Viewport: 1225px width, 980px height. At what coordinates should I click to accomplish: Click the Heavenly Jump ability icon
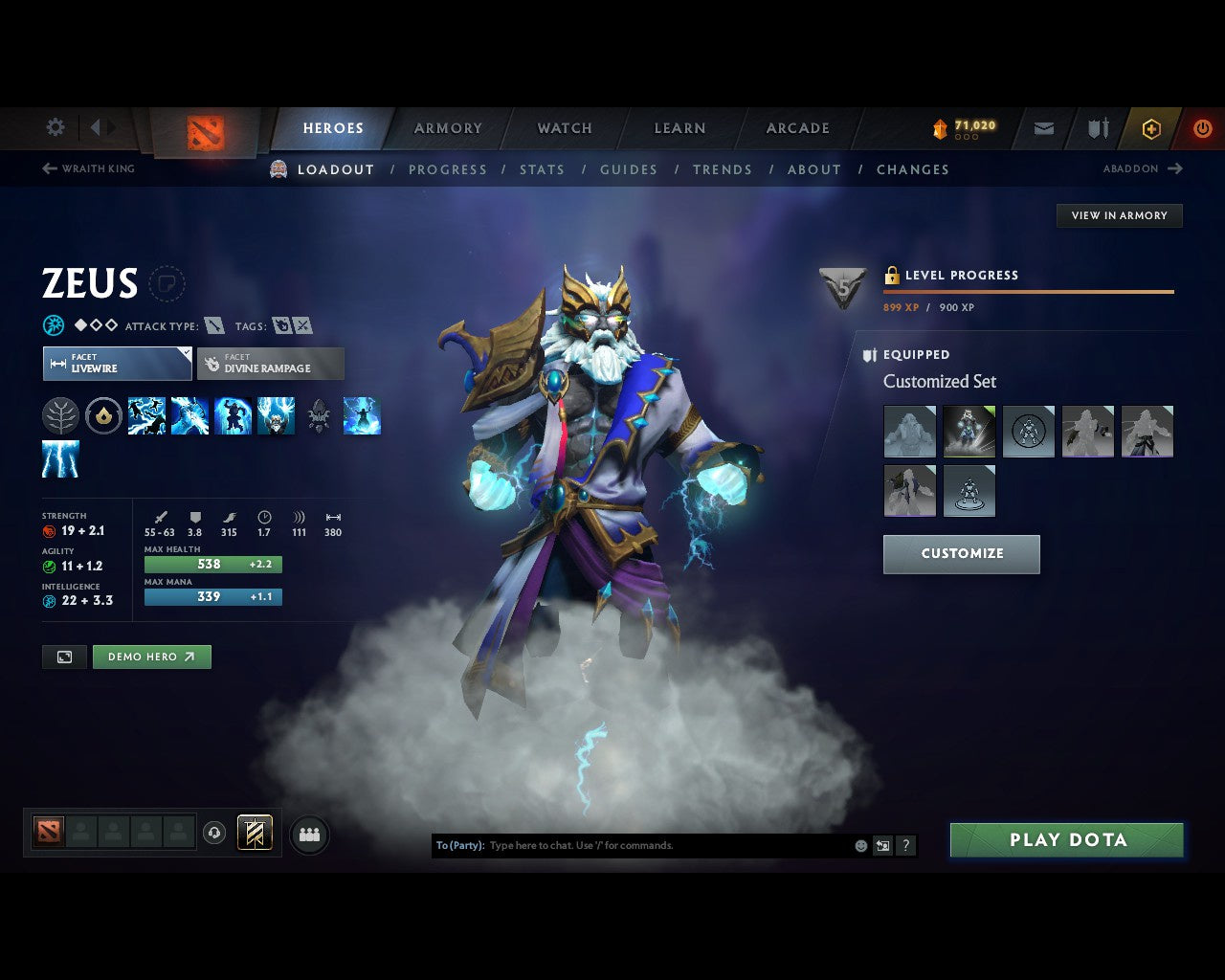pos(233,414)
